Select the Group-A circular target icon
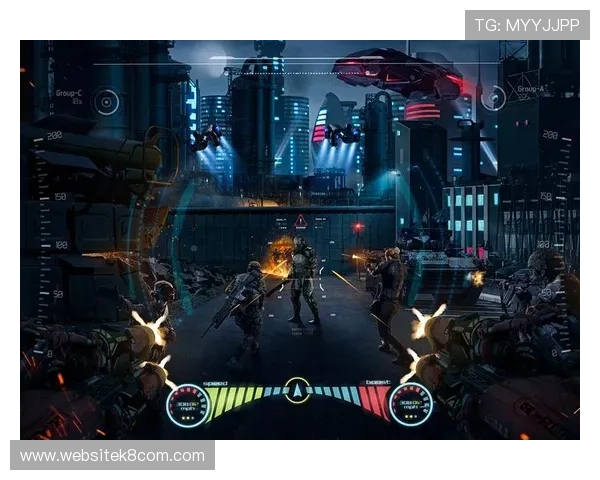Screen dimensions: 600x480 (x=492, y=98)
